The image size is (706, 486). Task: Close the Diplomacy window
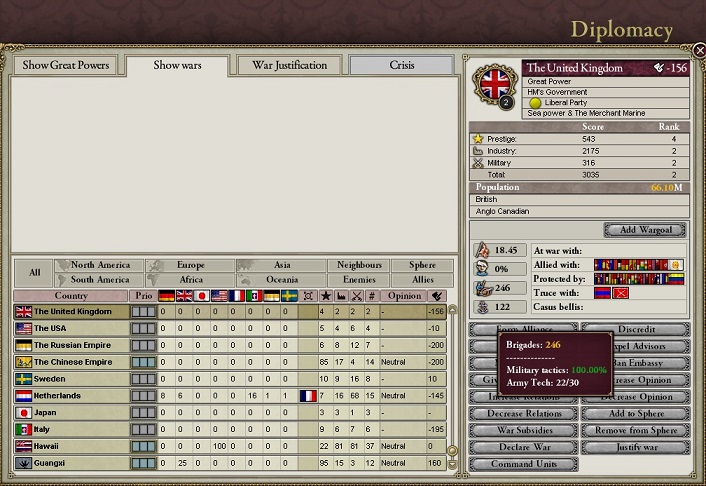tap(698, 50)
